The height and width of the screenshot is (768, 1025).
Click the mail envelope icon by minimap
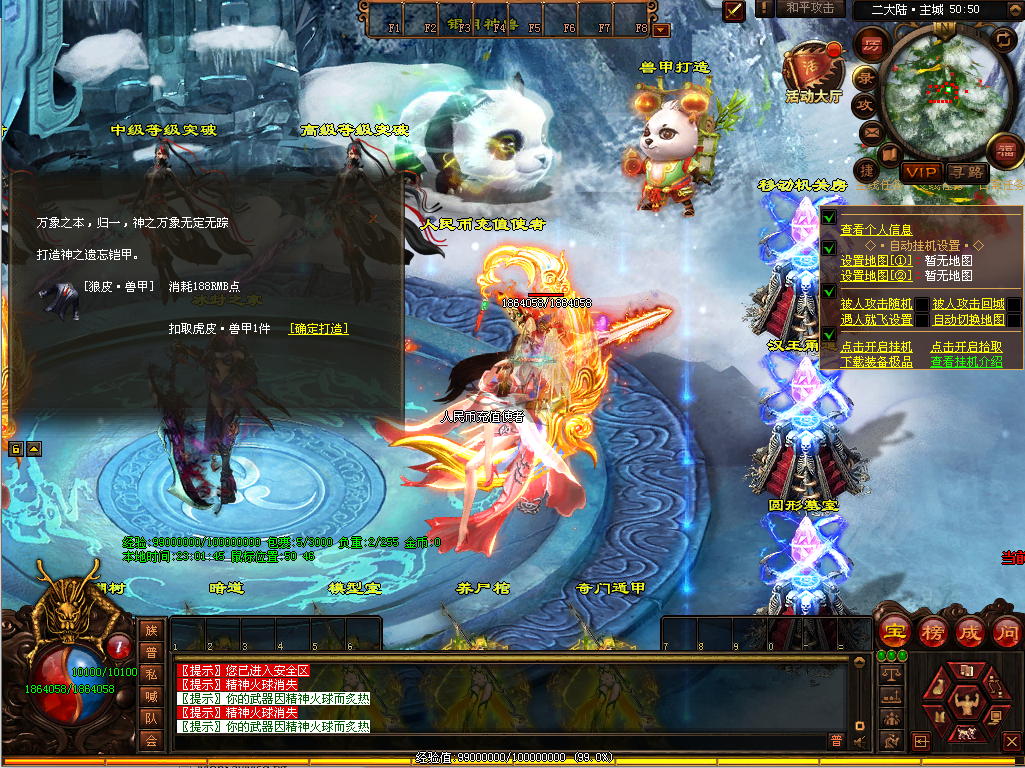click(x=871, y=132)
